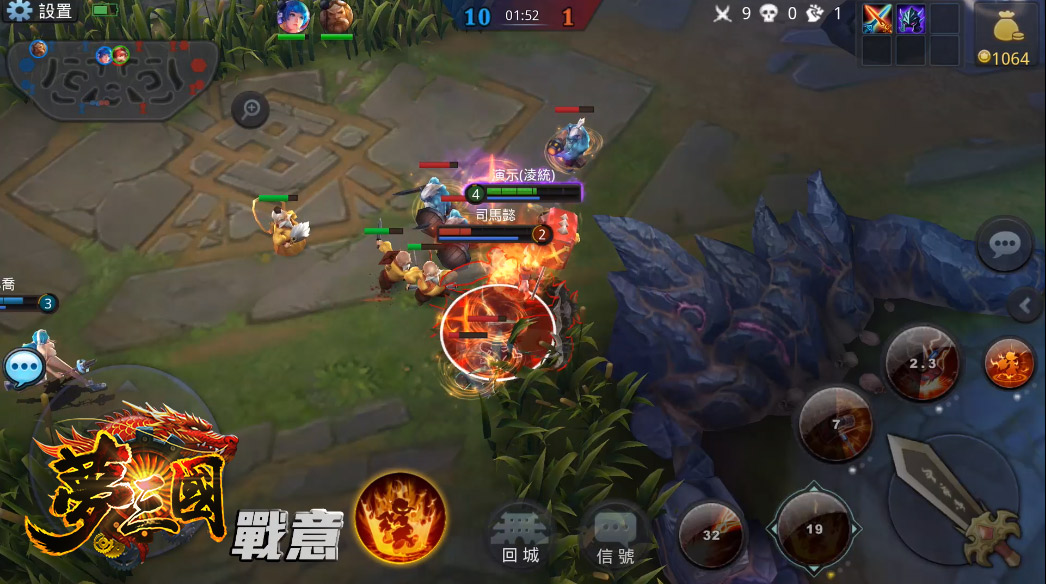Open the chat bubble on the right edge

1004,244
